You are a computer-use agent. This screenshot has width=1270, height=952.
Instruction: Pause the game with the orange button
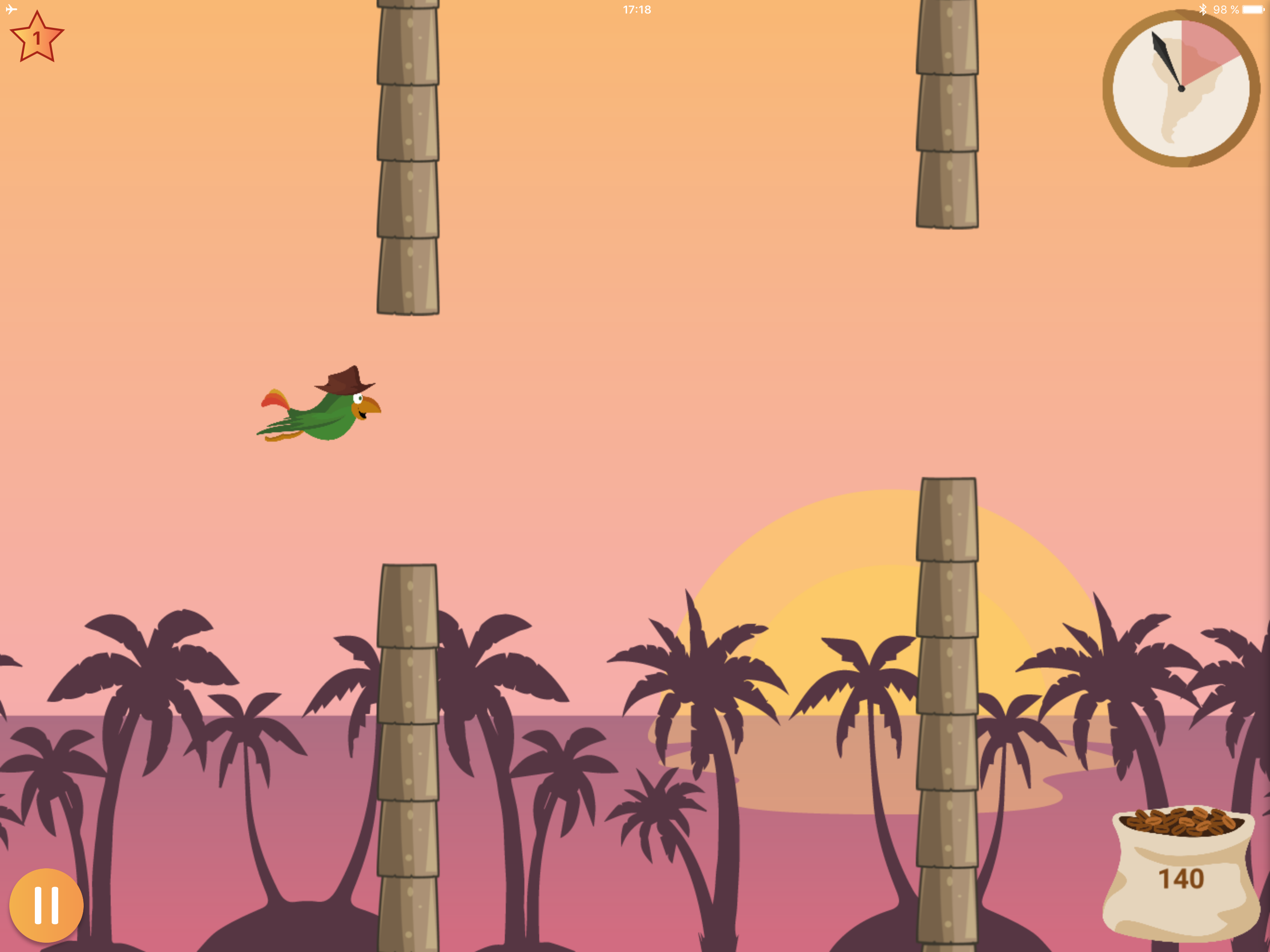coord(46,905)
